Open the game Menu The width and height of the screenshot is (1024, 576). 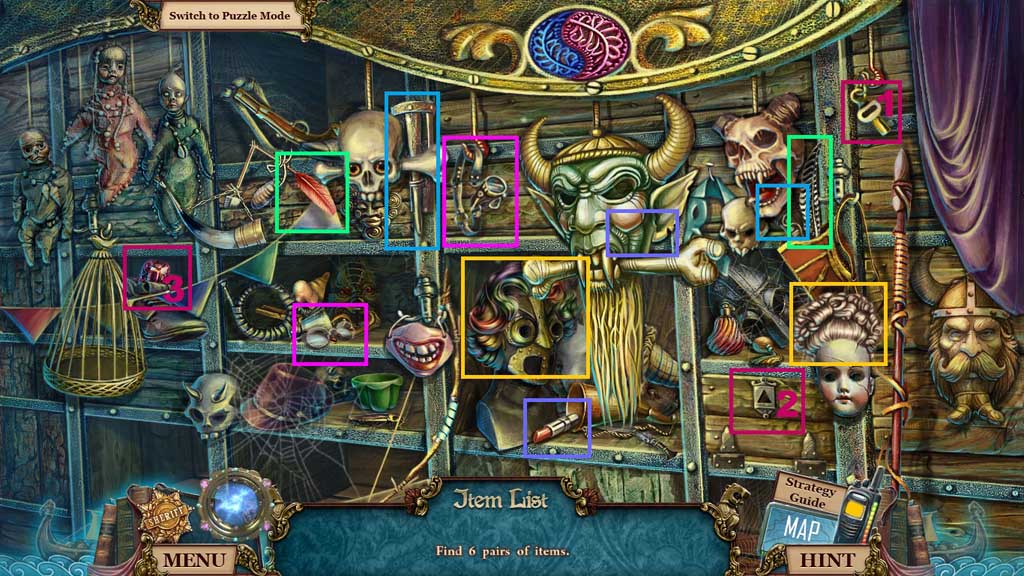[194, 559]
